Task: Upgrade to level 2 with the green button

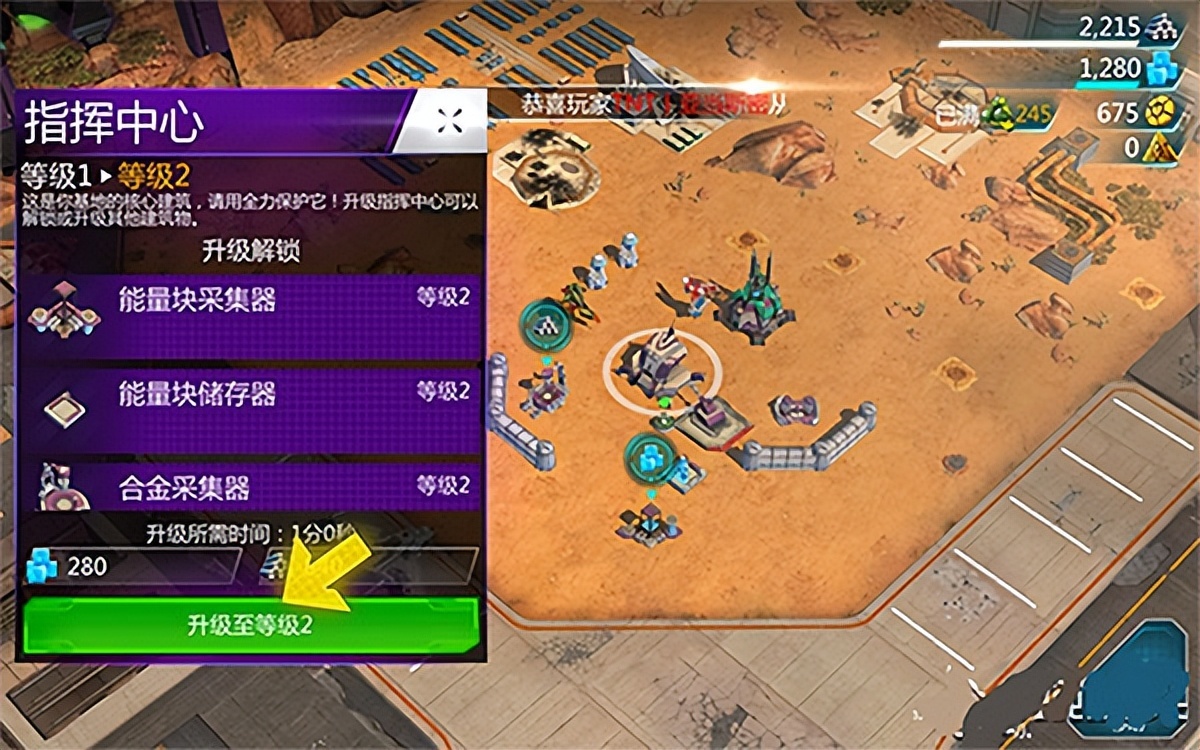Action: pyautogui.click(x=250, y=626)
